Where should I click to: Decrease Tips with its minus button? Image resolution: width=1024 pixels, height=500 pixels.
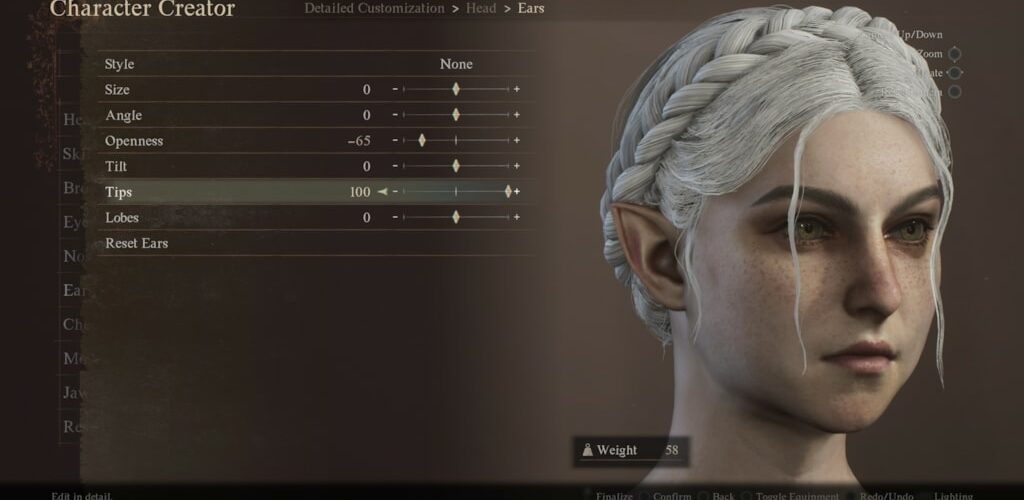(x=395, y=192)
